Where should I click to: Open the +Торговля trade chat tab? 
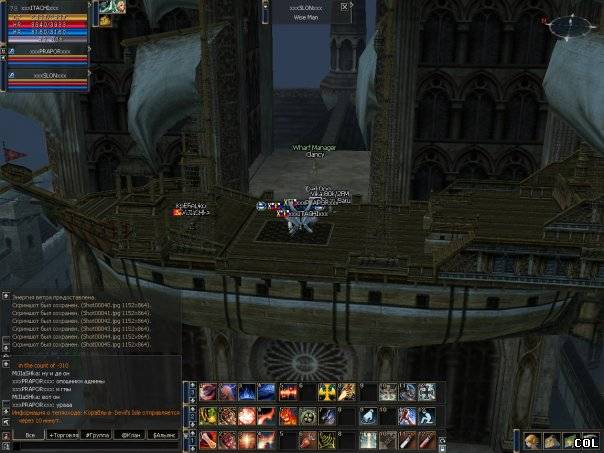click(62, 435)
